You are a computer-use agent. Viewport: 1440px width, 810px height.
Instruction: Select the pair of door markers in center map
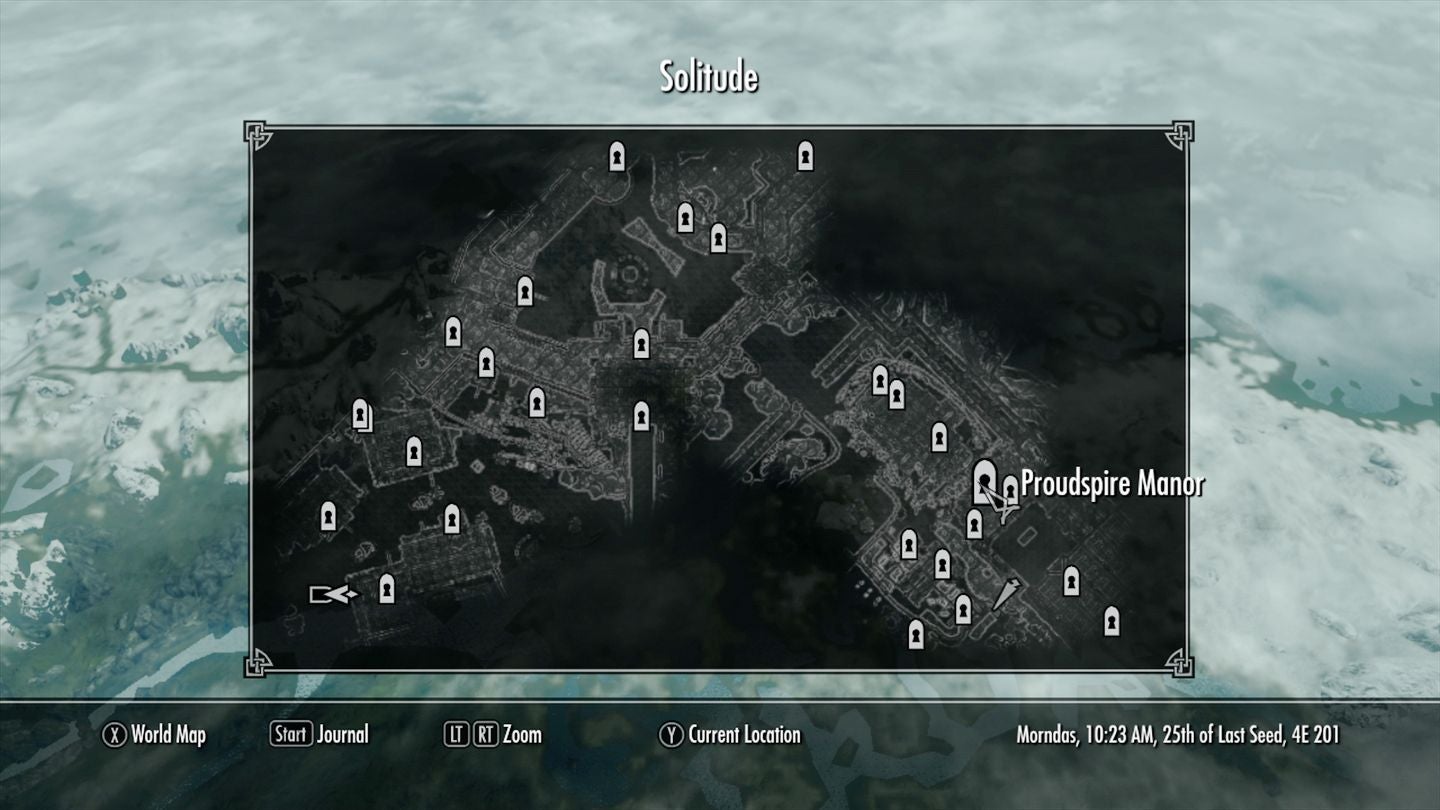tap(889, 385)
